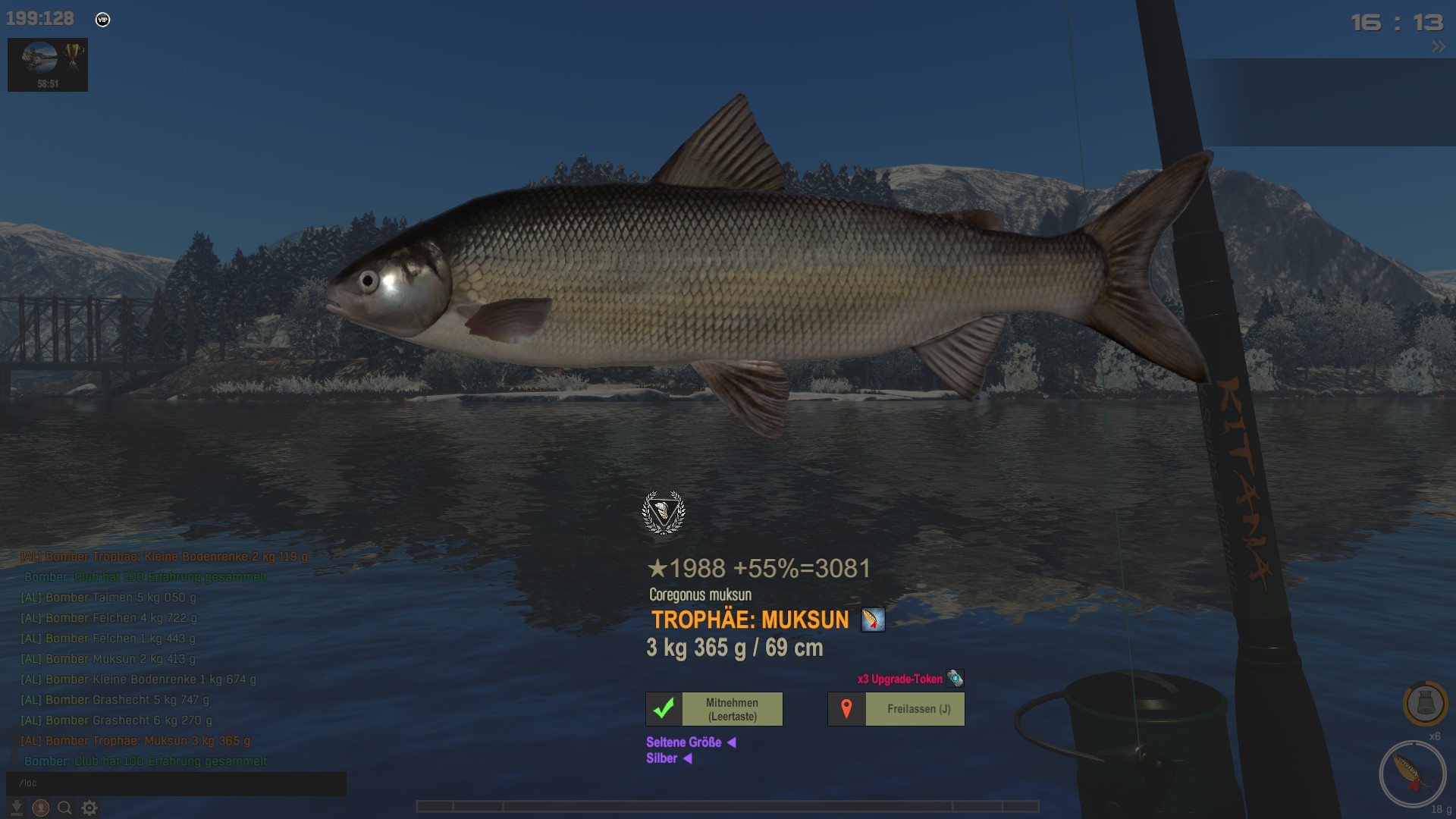Open the chat search magnifier

pyautogui.click(x=65, y=808)
